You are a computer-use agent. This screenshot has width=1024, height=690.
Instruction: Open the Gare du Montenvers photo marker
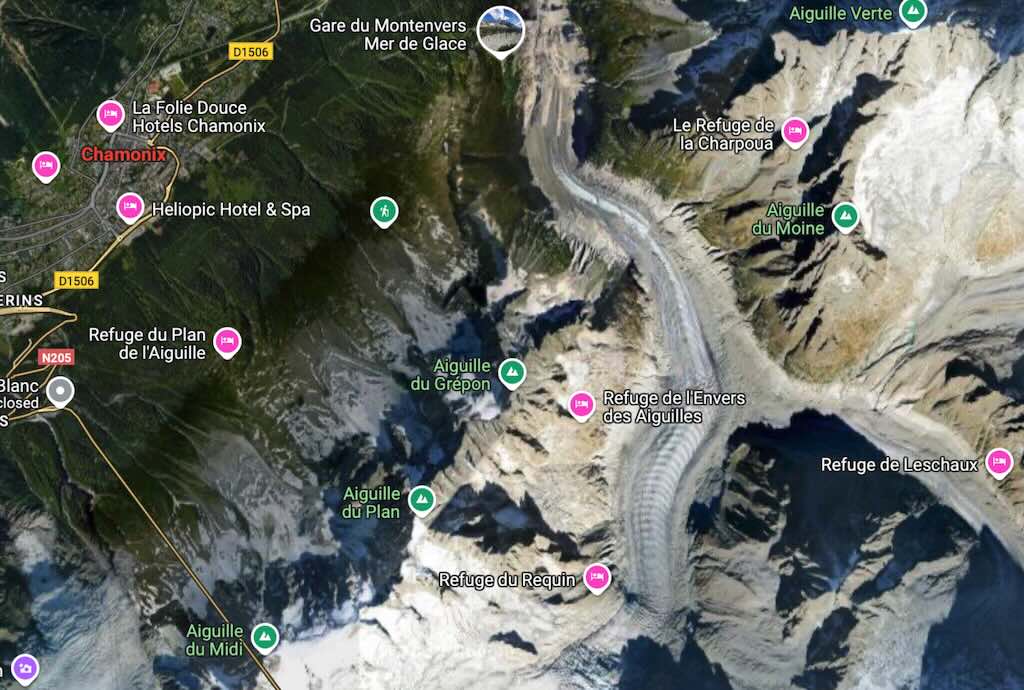click(x=501, y=29)
